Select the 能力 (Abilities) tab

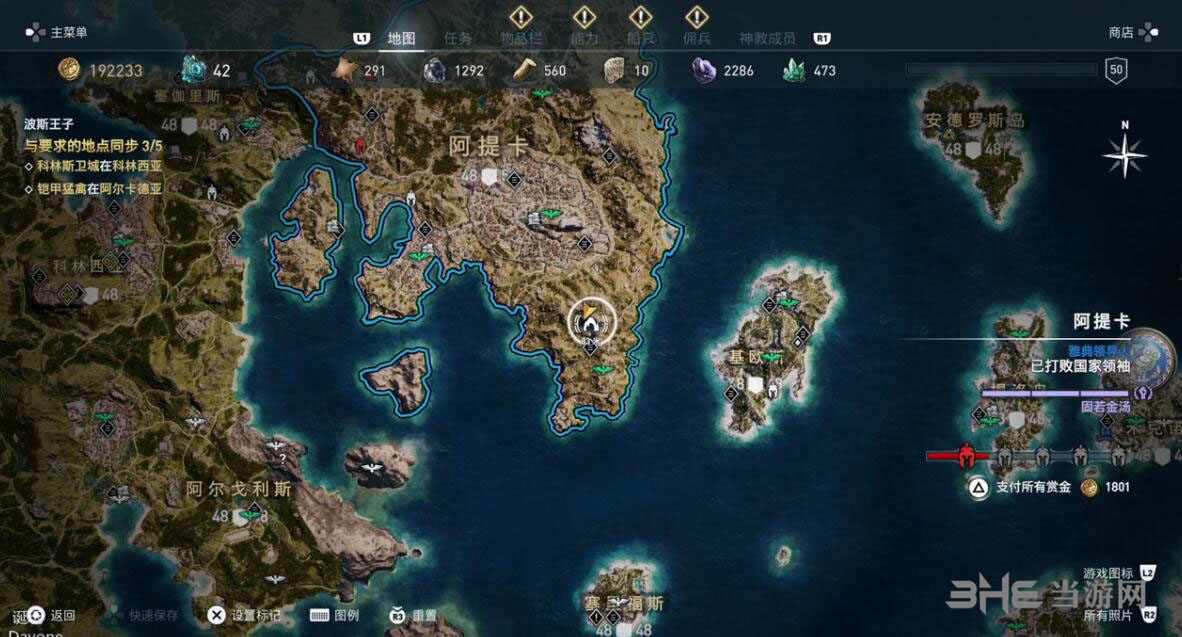[x=583, y=39]
